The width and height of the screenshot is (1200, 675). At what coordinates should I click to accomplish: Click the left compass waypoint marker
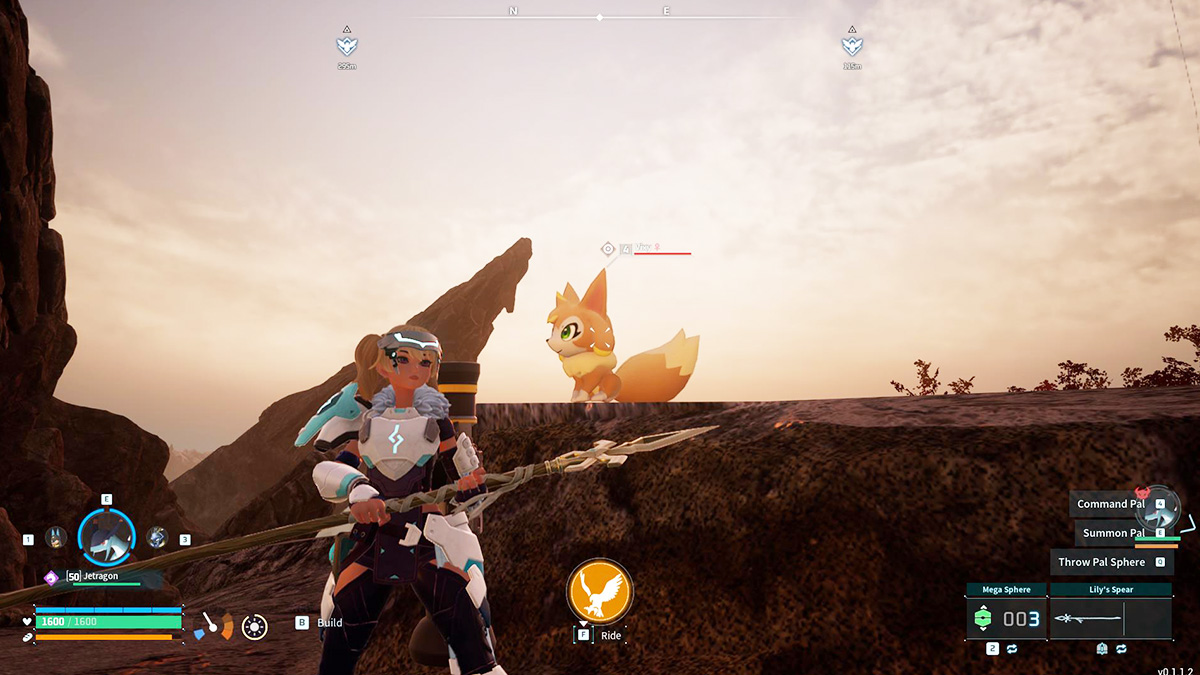347,46
